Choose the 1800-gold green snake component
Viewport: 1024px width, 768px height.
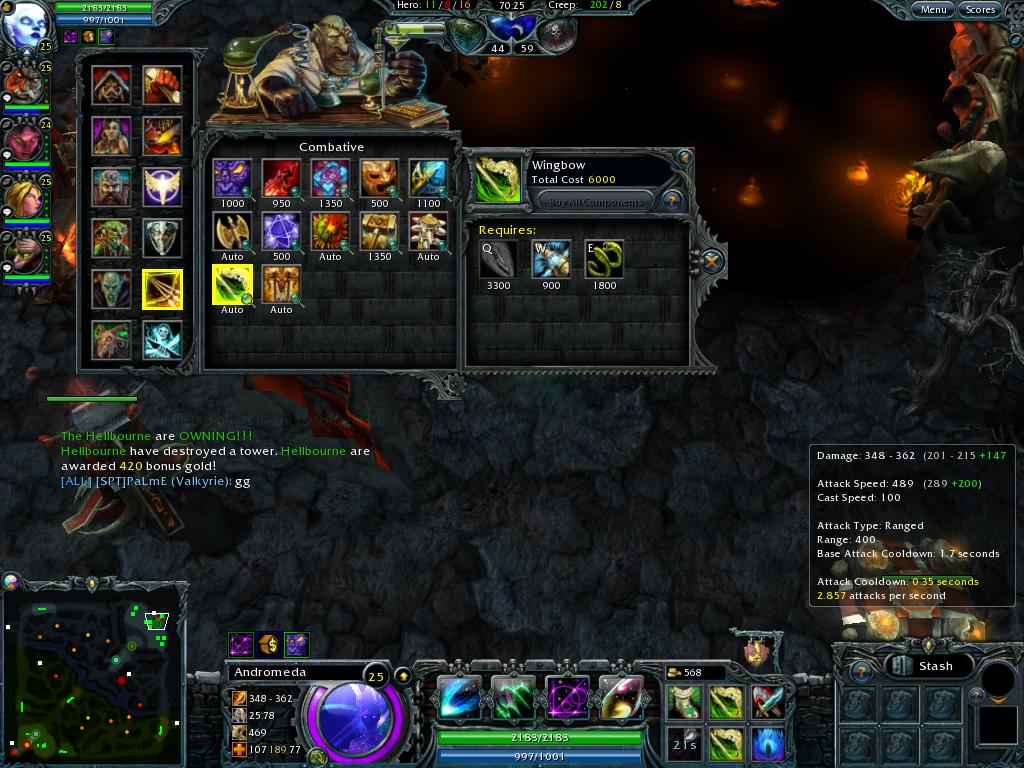pyautogui.click(x=604, y=260)
